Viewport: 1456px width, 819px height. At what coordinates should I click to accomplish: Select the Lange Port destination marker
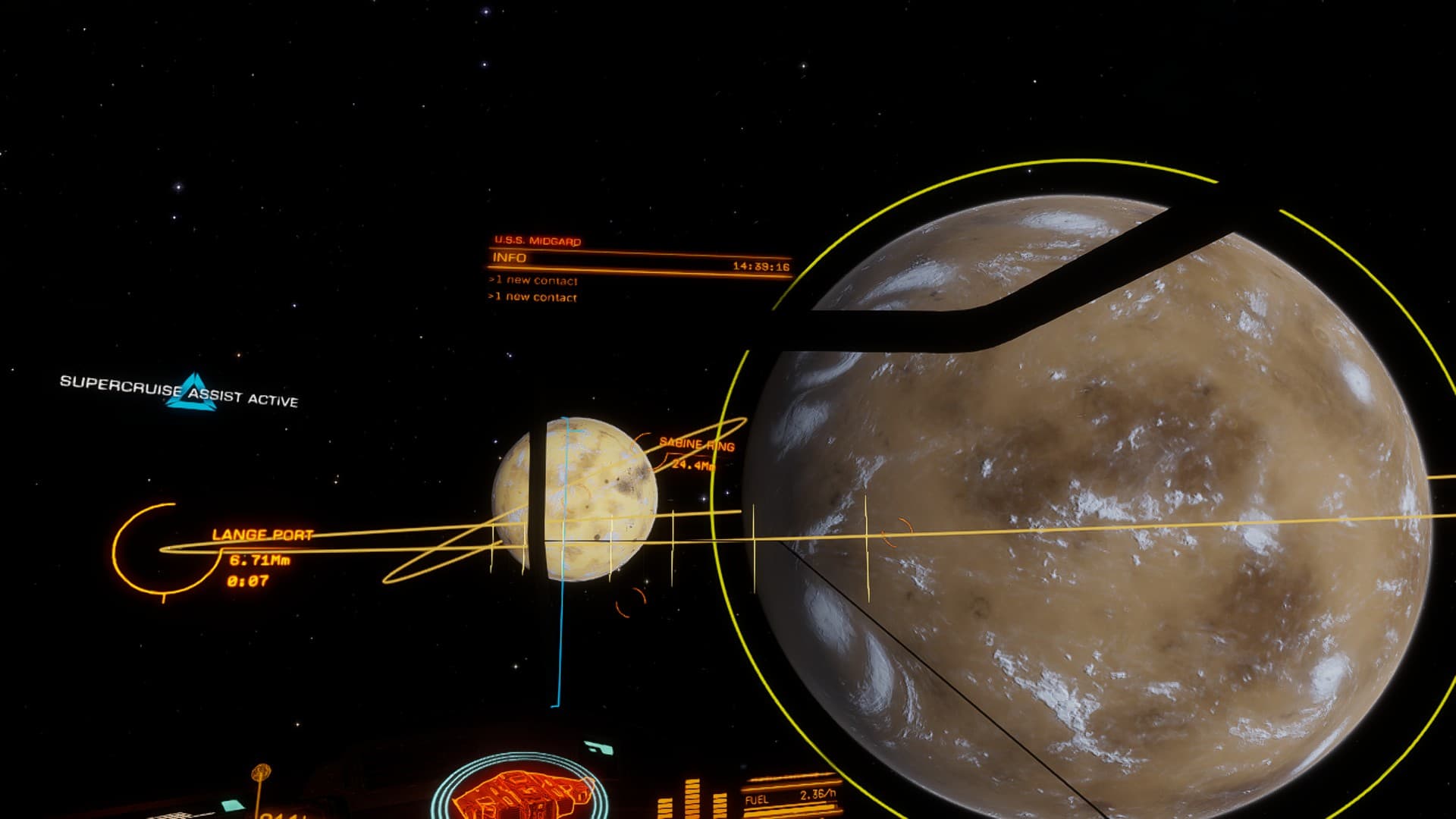(262, 535)
